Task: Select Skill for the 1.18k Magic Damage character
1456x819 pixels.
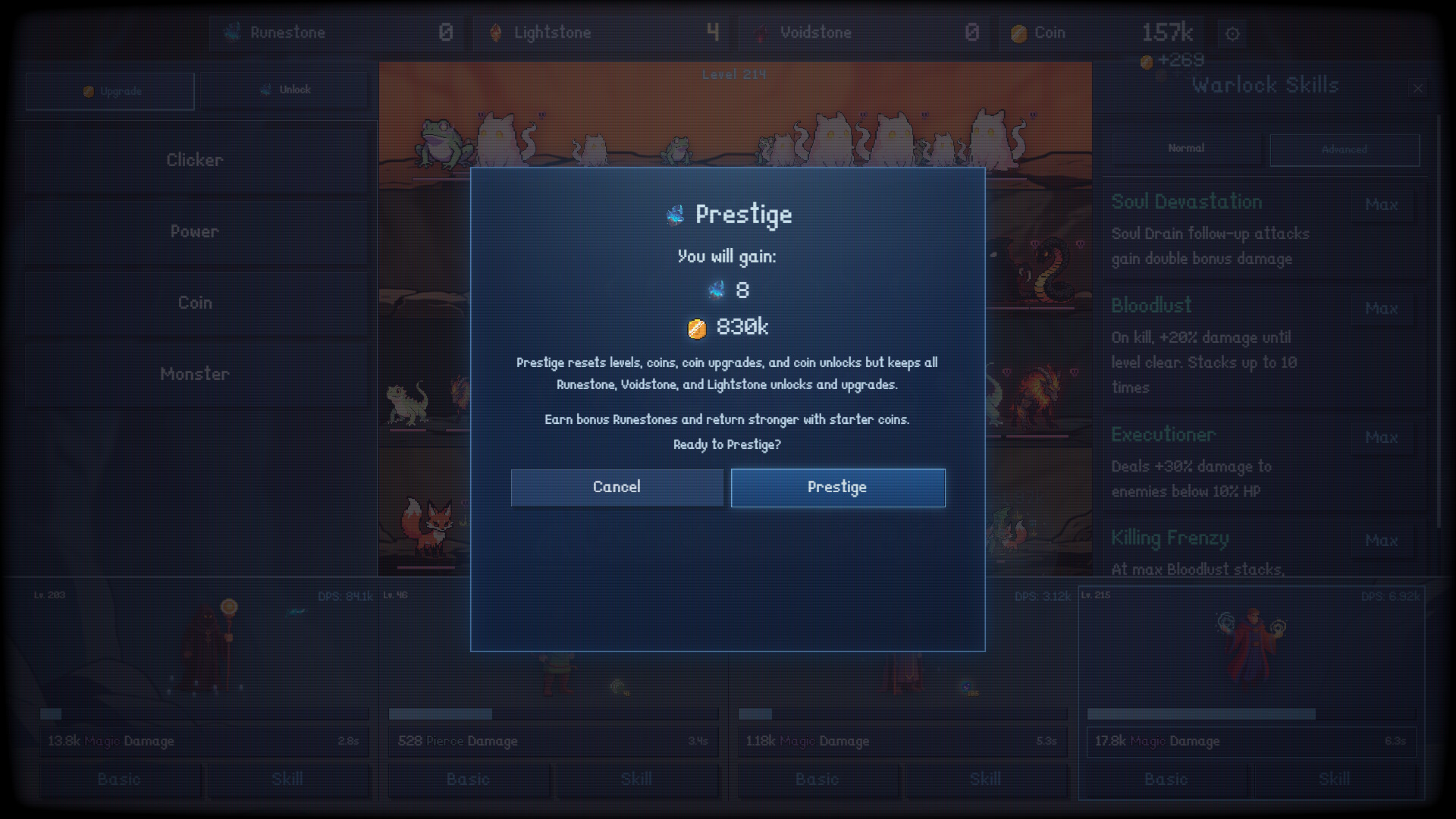Action: point(985,780)
